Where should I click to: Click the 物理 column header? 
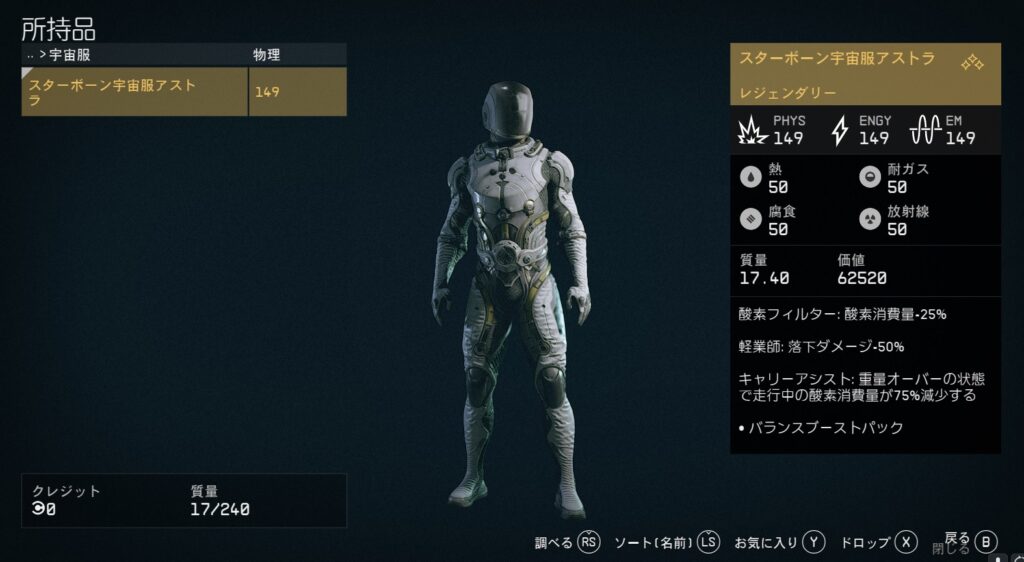(267, 55)
